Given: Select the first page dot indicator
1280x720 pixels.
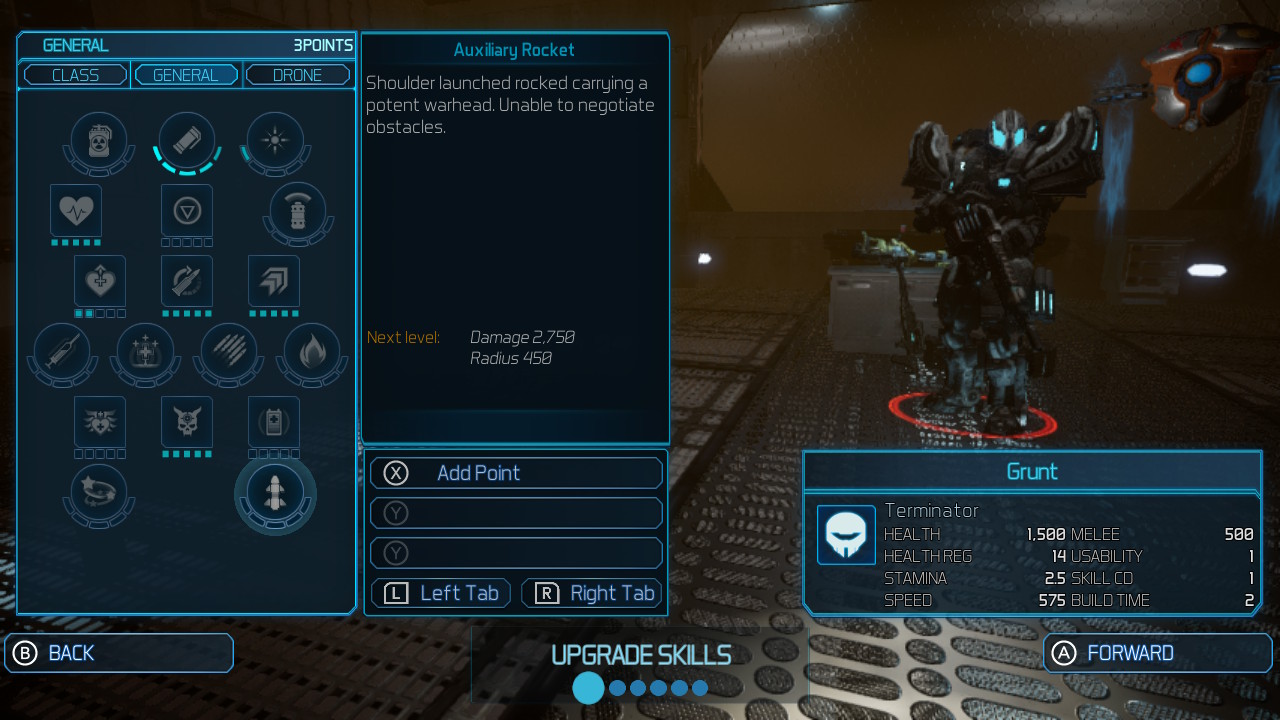Looking at the screenshot, I should coord(588,688).
